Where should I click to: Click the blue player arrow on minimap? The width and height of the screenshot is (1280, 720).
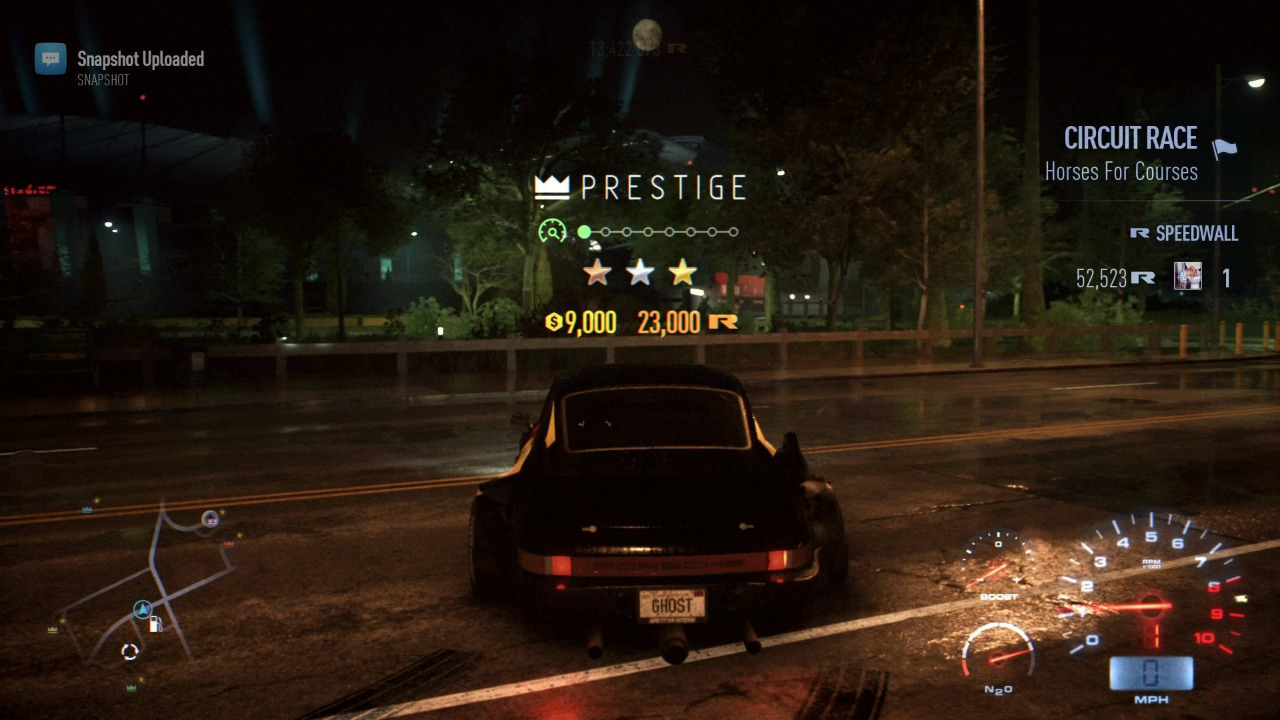(143, 609)
